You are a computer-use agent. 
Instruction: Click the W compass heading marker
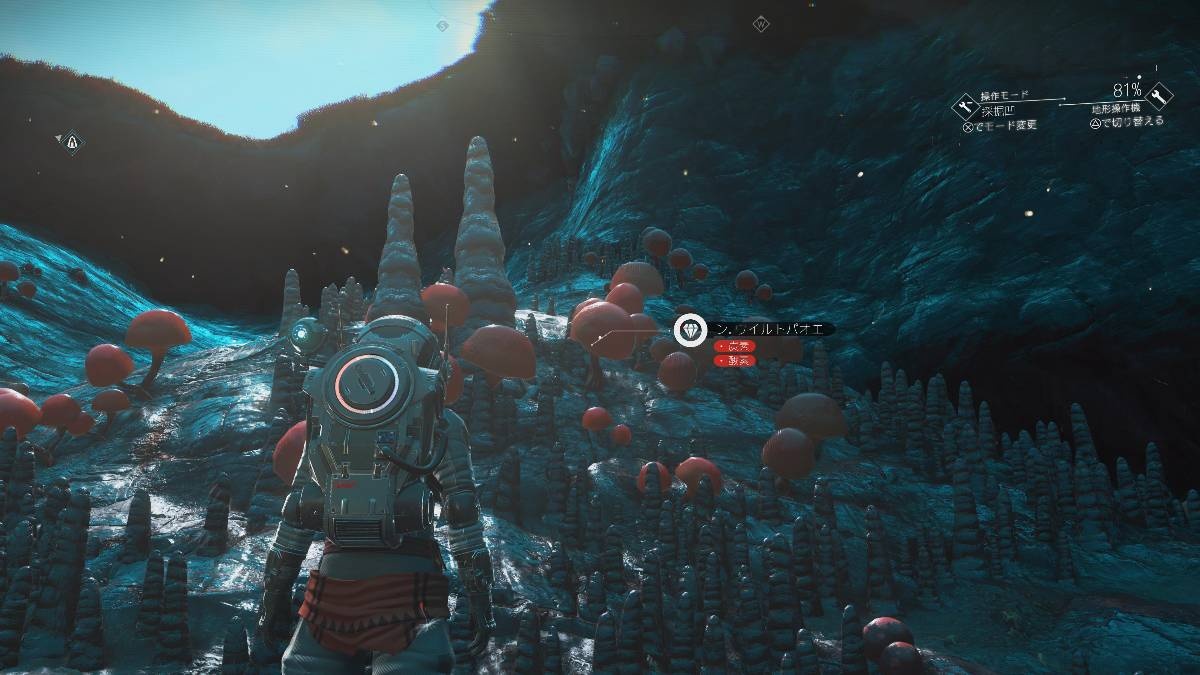click(761, 23)
